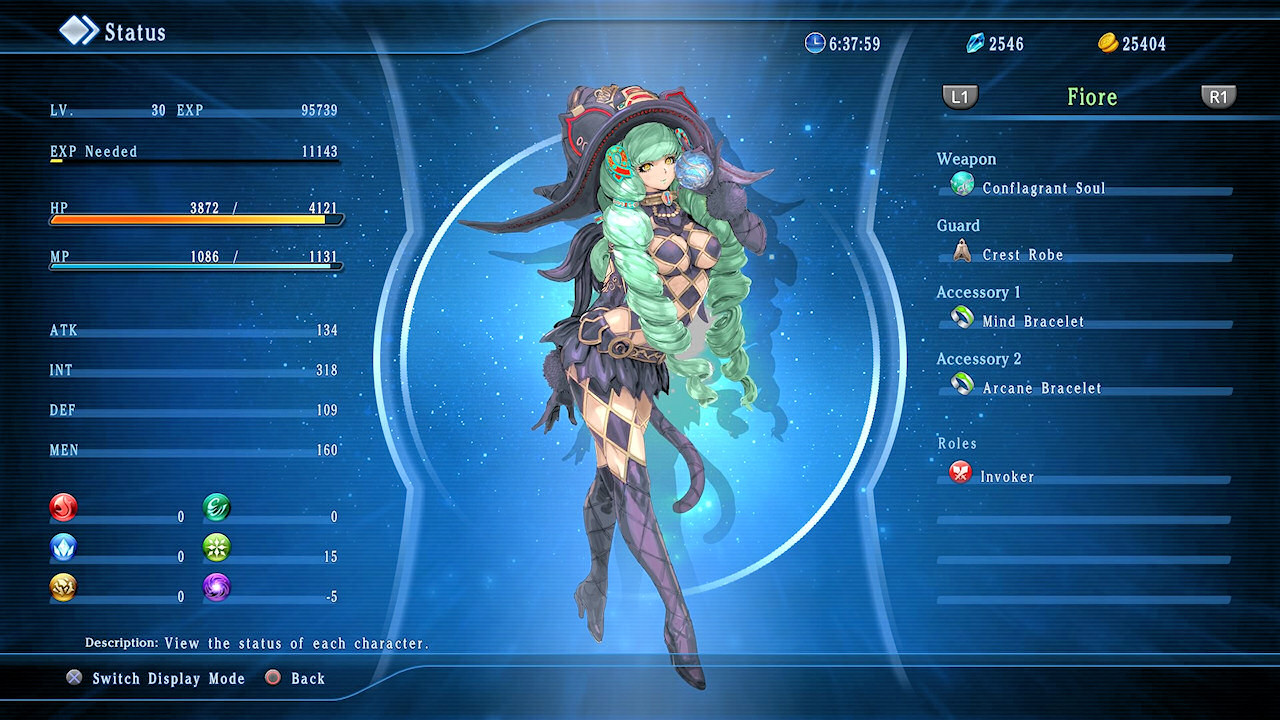This screenshot has width=1280, height=720.
Task: Select the Conflagrant Soul weapon row
Action: point(1043,188)
